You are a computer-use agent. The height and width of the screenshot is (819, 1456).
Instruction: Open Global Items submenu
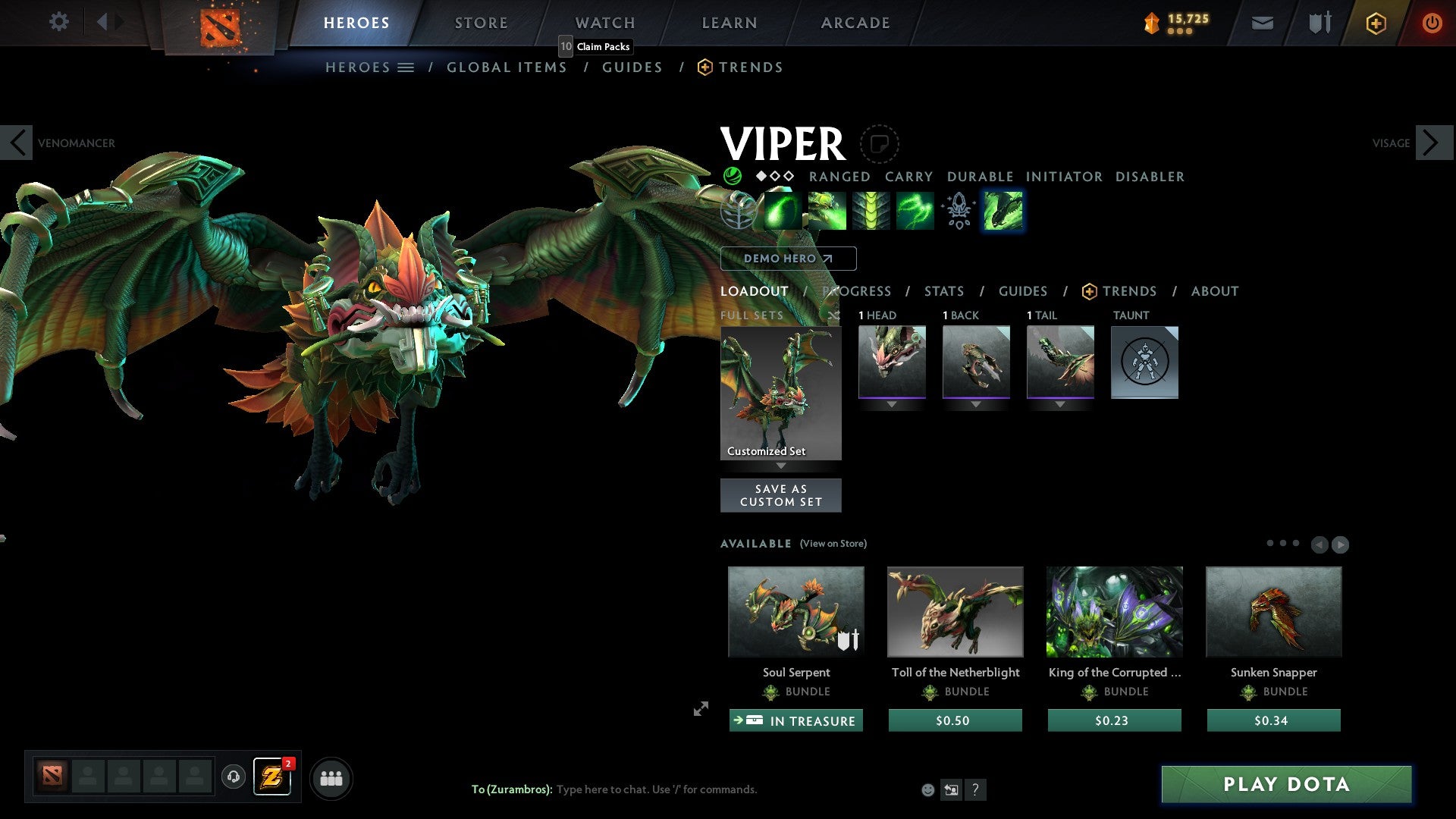pyautogui.click(x=507, y=67)
